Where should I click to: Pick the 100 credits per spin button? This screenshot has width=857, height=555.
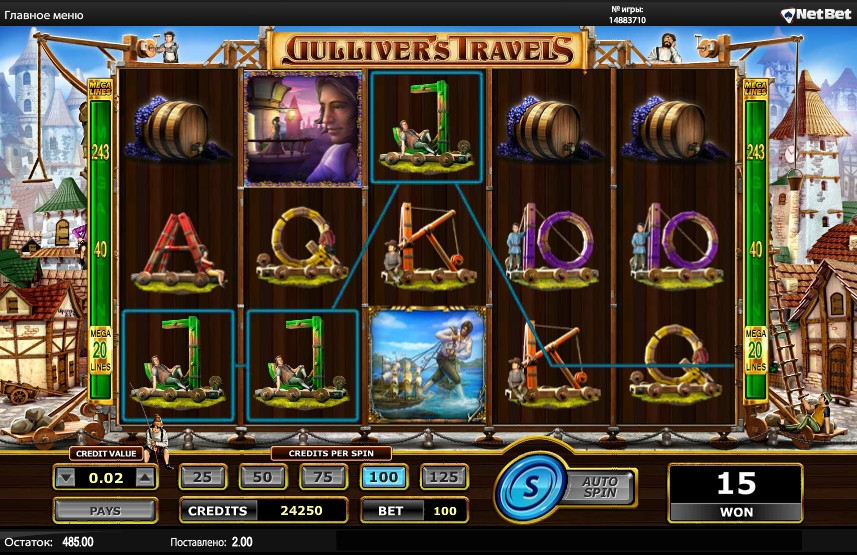tap(383, 478)
